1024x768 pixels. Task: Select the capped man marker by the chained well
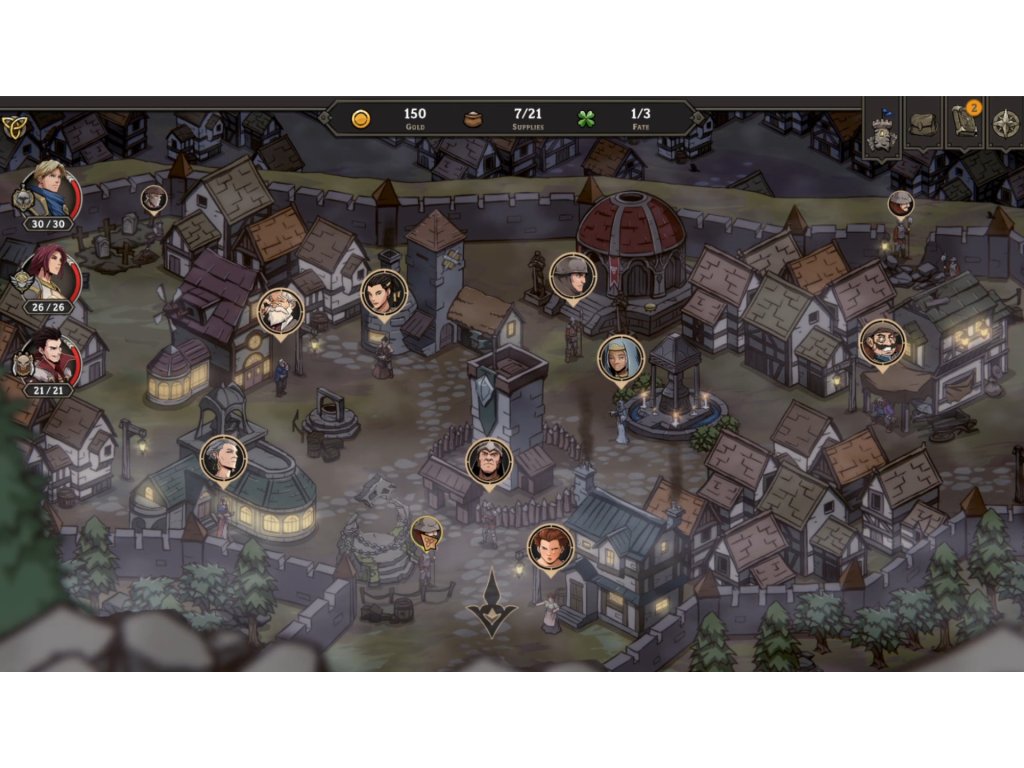coord(427,533)
